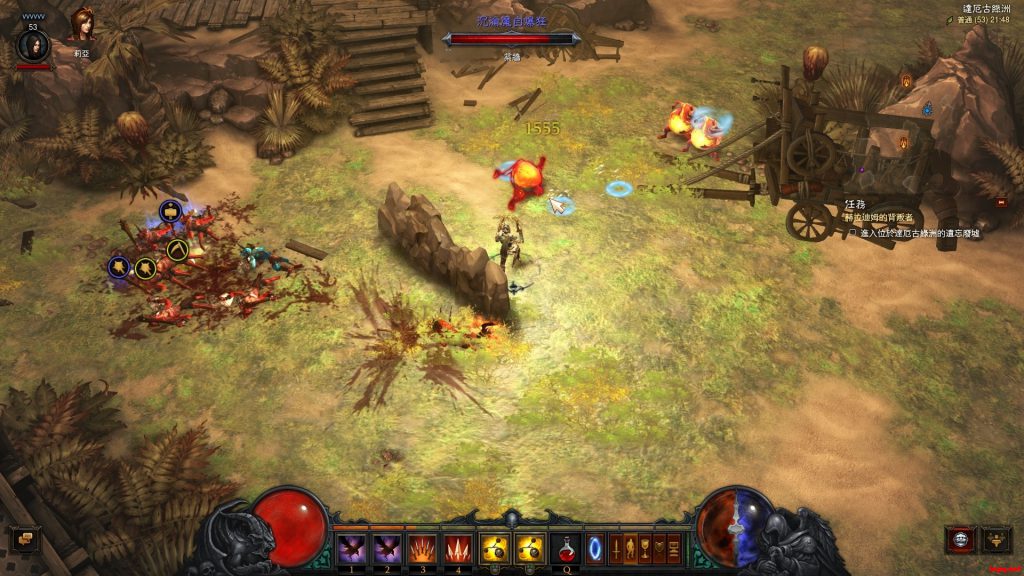Cast the blue town portal
The image size is (1024, 576).
595,548
